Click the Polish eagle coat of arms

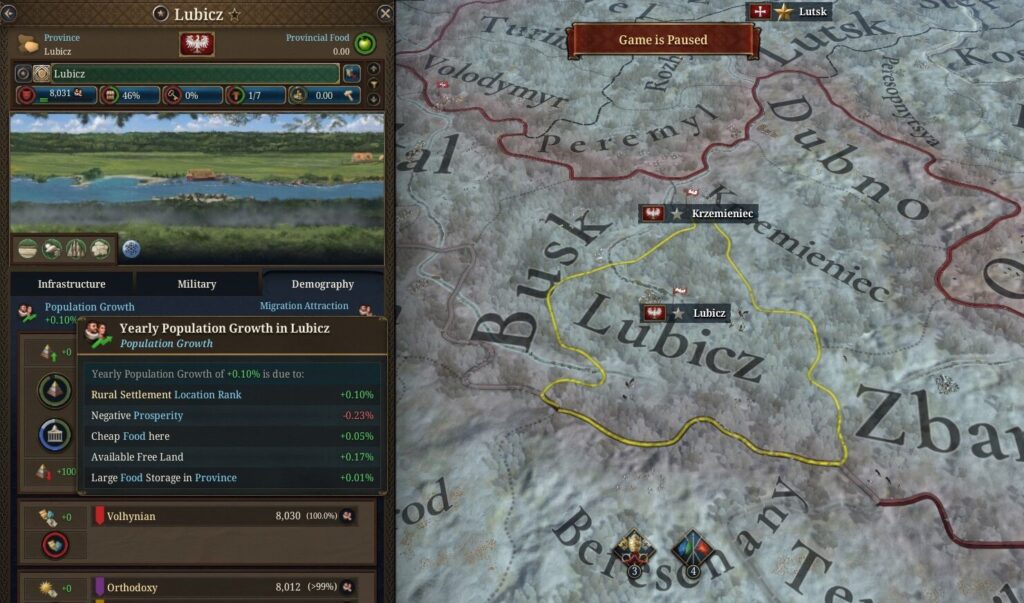coord(196,44)
